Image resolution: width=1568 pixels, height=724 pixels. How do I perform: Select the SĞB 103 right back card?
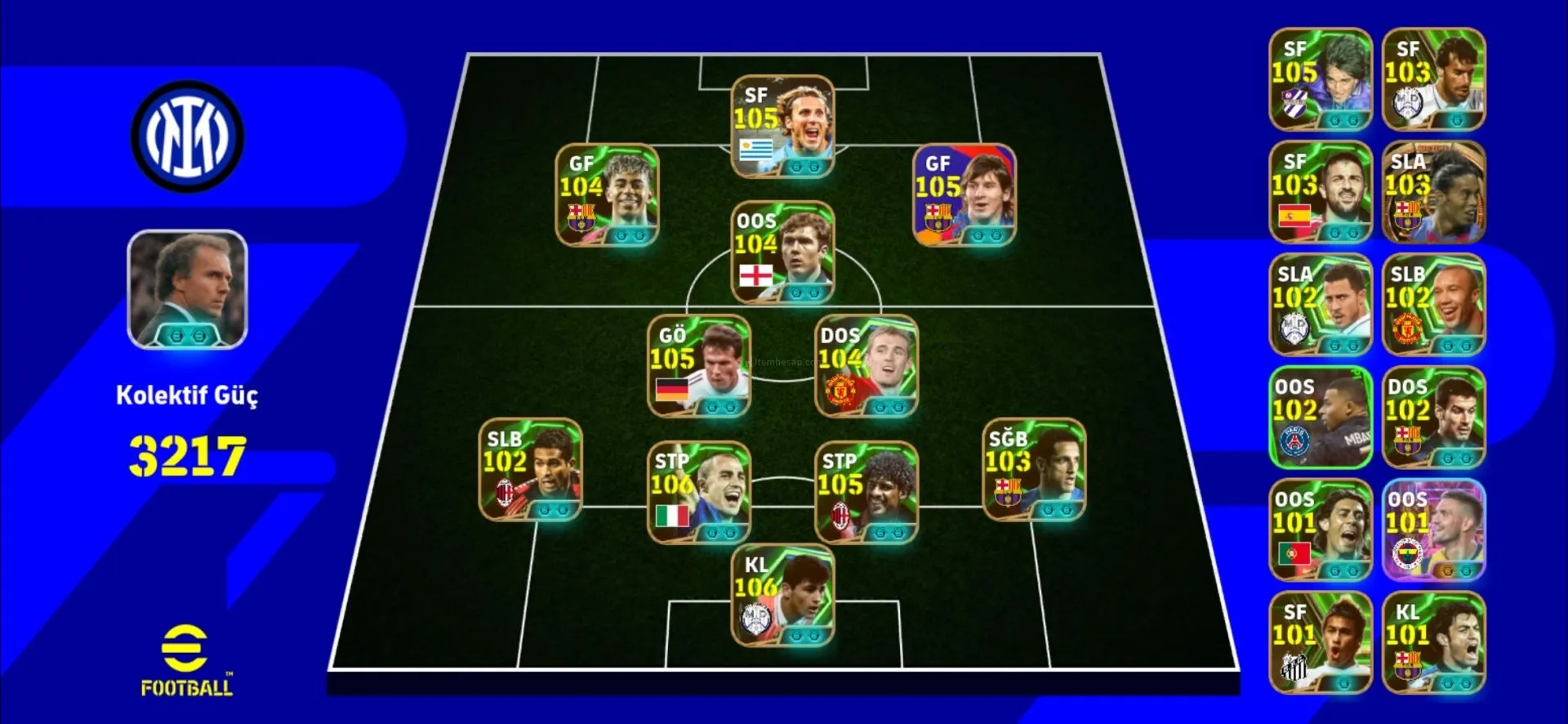click(x=1034, y=470)
